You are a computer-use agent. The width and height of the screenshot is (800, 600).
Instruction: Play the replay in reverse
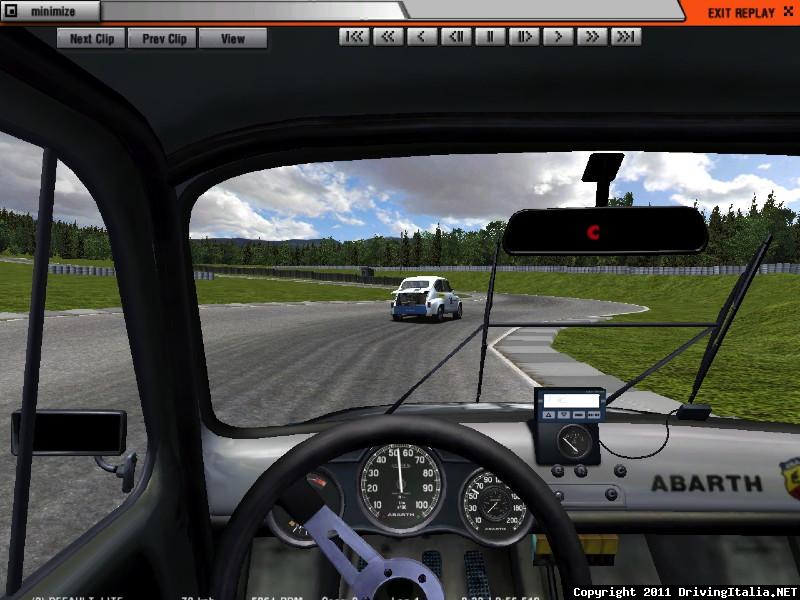(x=422, y=37)
